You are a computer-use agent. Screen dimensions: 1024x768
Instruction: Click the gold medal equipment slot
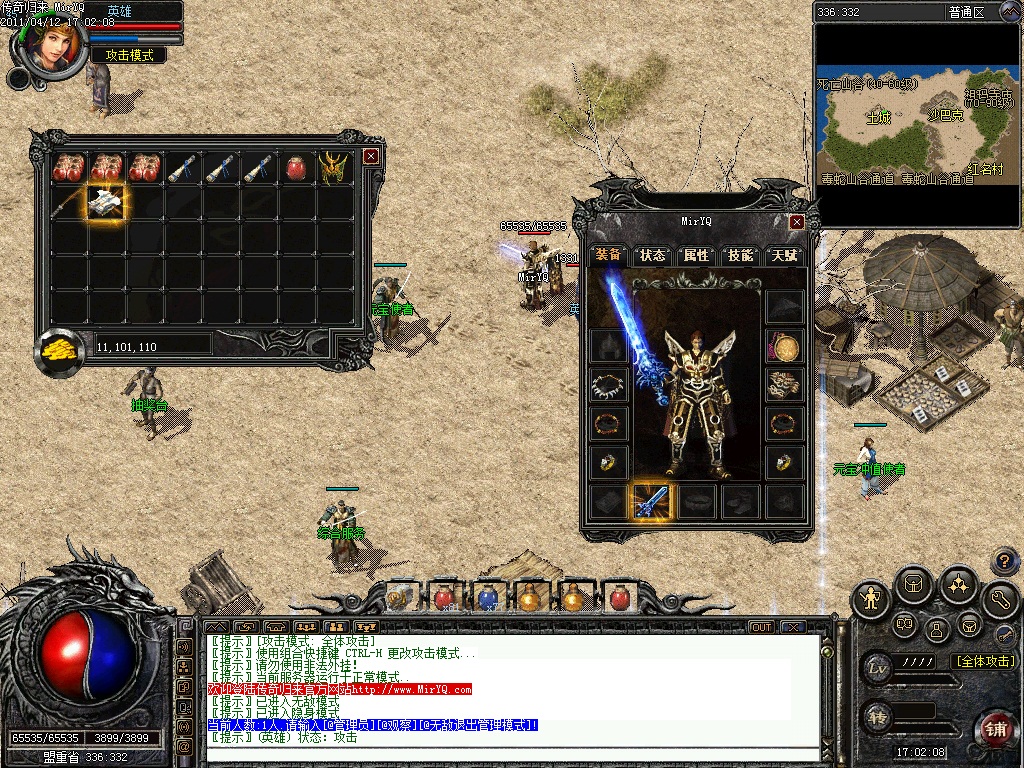click(x=785, y=347)
